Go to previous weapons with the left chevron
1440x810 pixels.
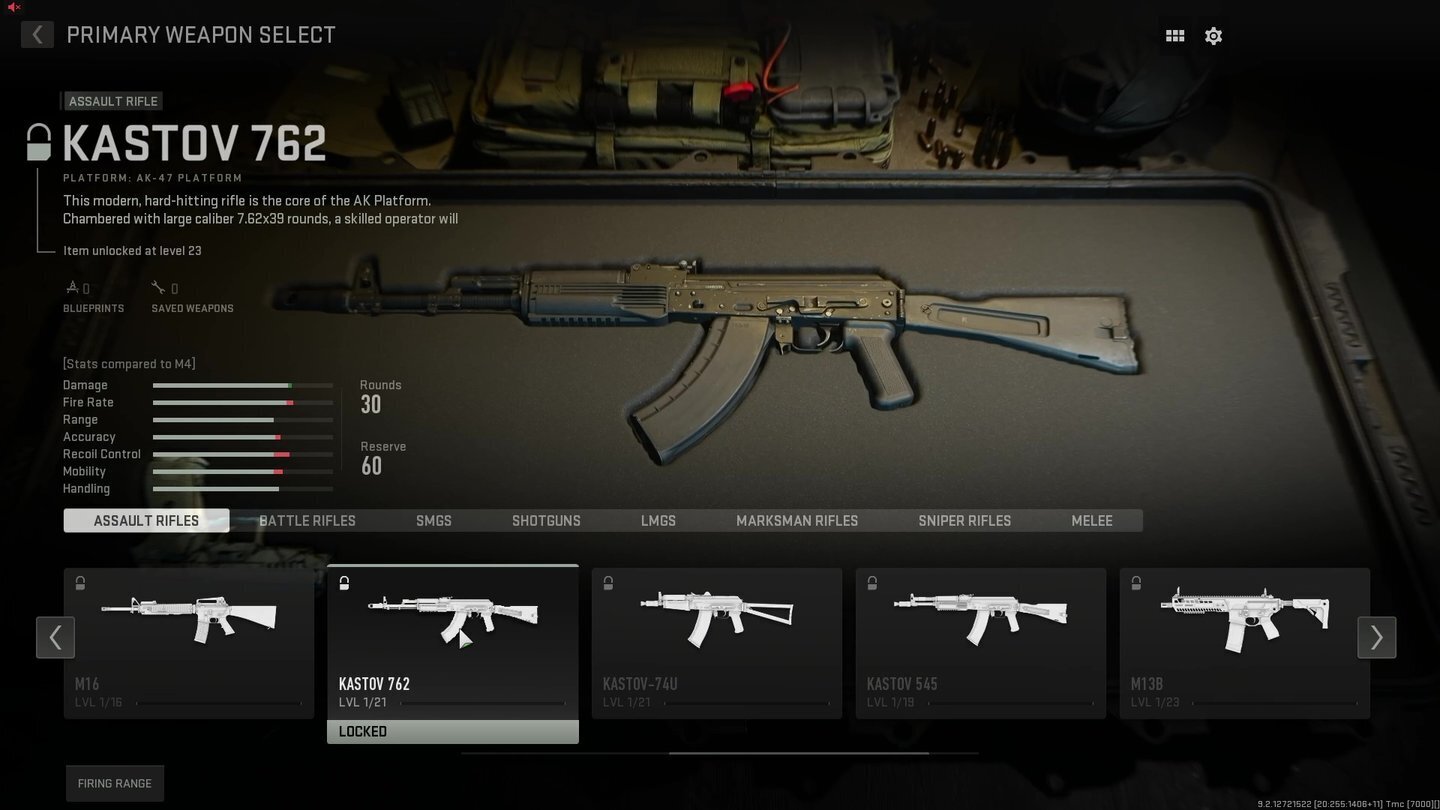[56, 637]
